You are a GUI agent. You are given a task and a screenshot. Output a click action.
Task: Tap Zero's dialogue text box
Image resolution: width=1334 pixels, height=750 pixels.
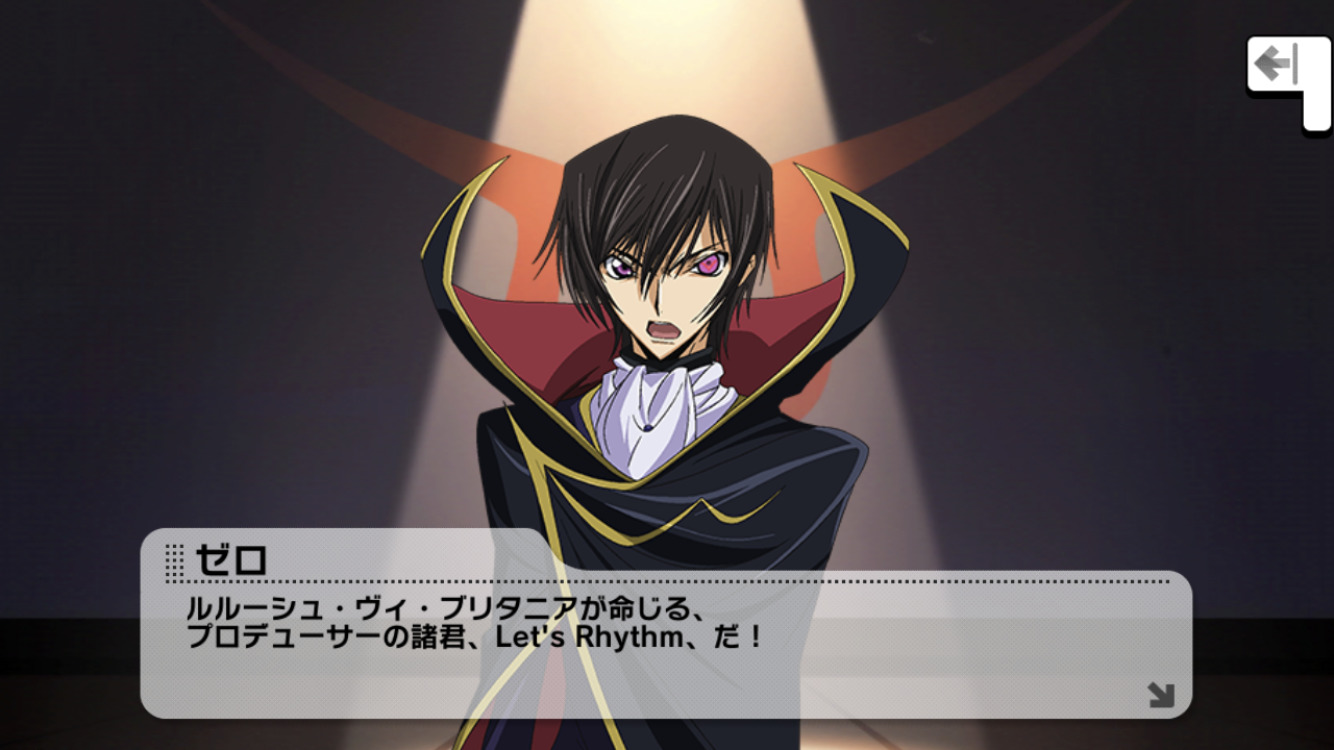[x=665, y=640]
